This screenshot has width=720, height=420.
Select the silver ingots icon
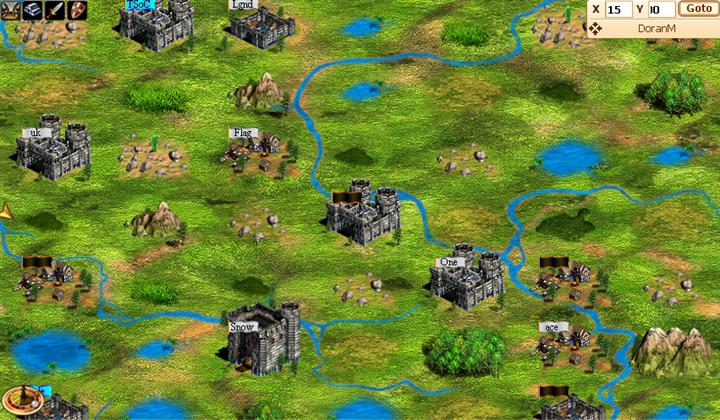click(32, 9)
